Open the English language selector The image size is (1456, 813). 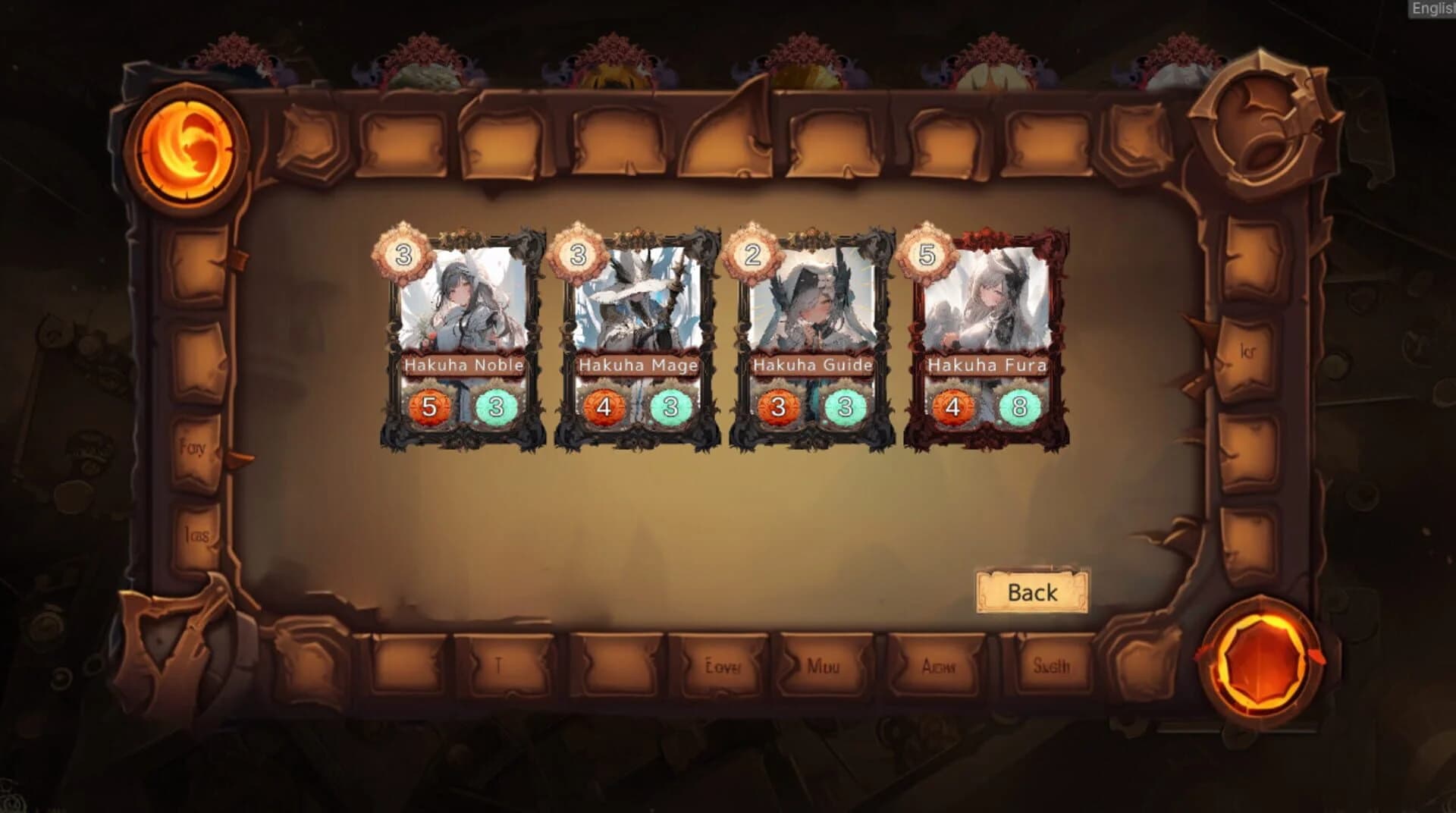point(1432,9)
